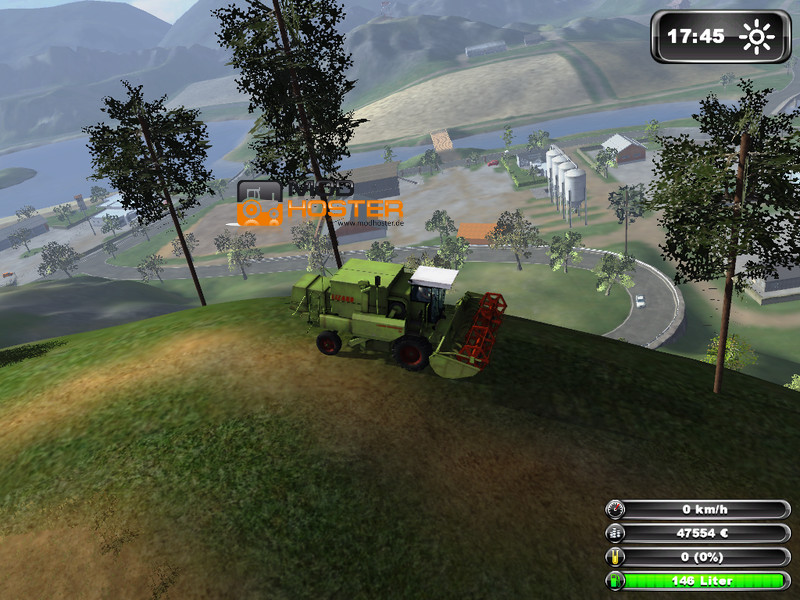Viewport: 800px width, 600px height.
Task: Click the sun weather icon
Action: click(756, 38)
